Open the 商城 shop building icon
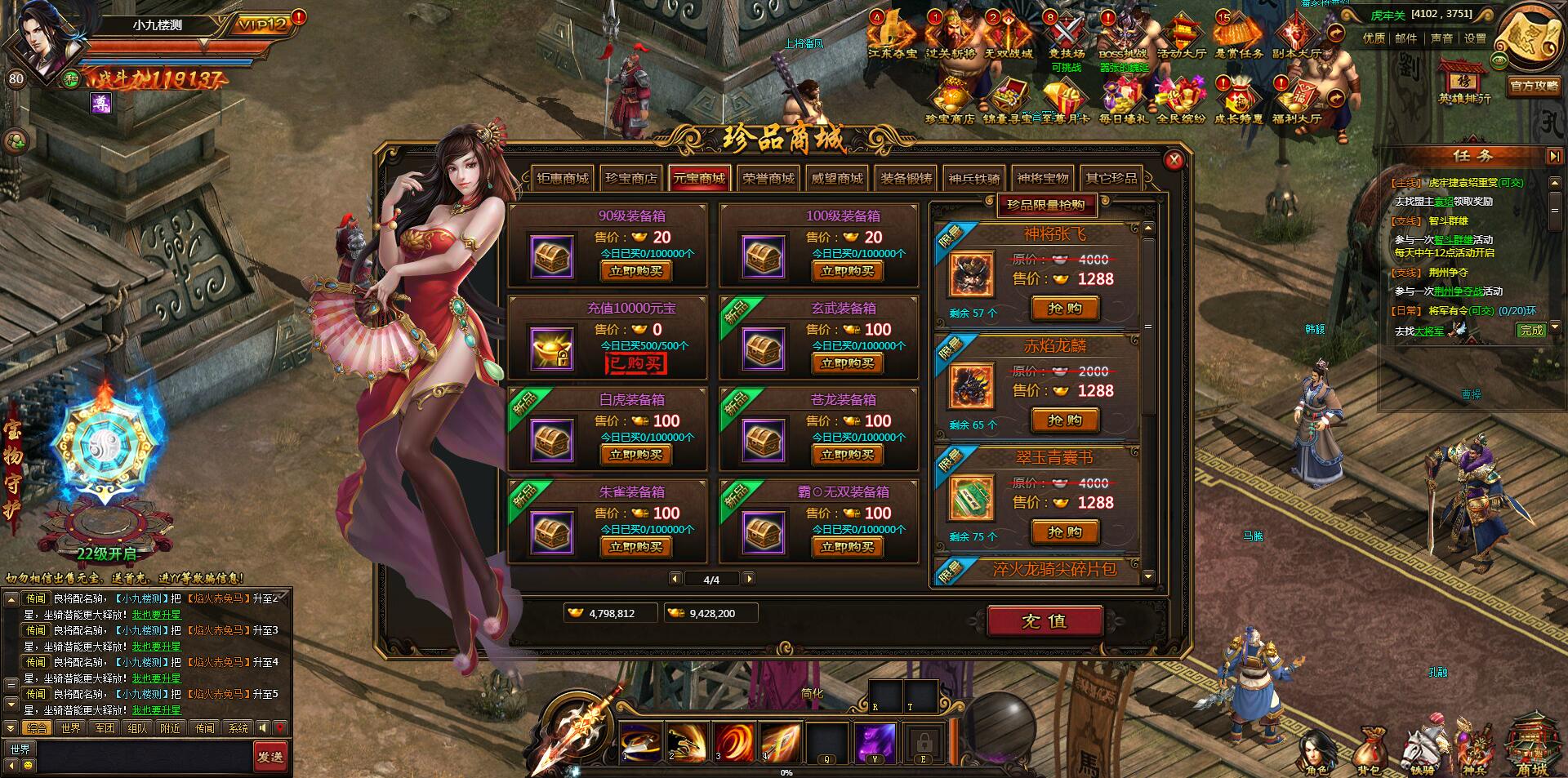 coord(1531,747)
